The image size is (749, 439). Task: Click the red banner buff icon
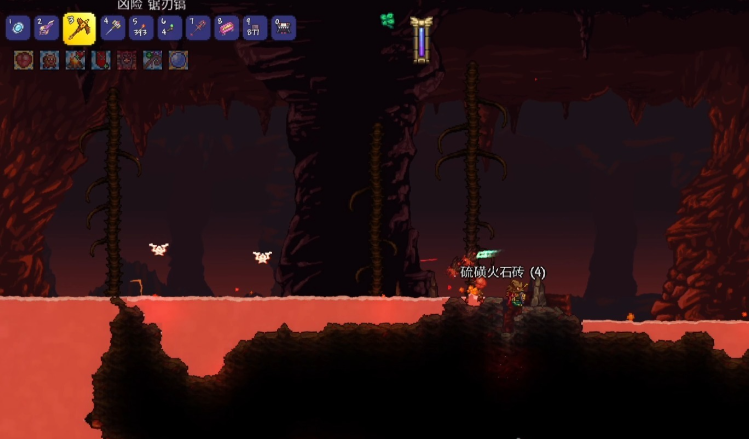click(101, 60)
